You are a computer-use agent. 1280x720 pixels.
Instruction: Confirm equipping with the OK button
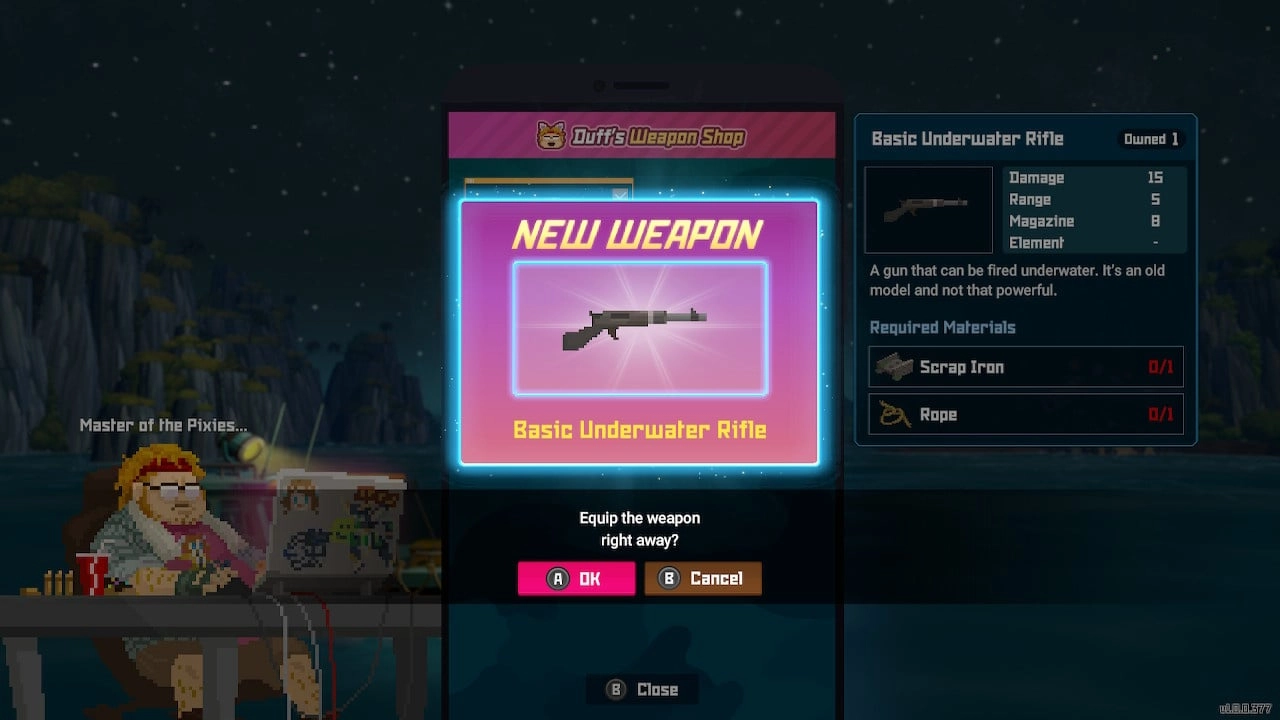point(576,578)
